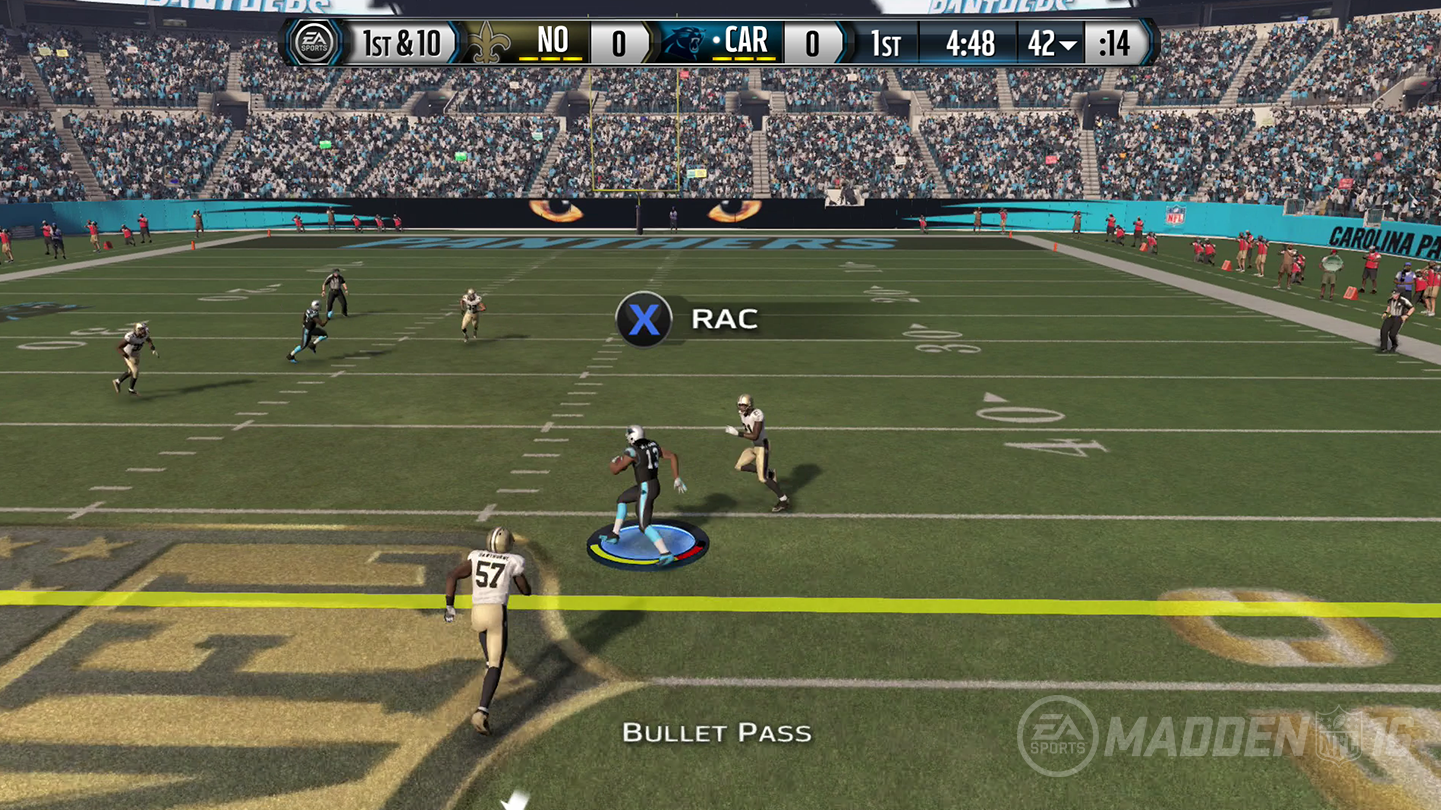The width and height of the screenshot is (1441, 810).
Task: Click the 1st quarter indicator
Action: pyautogui.click(x=886, y=42)
